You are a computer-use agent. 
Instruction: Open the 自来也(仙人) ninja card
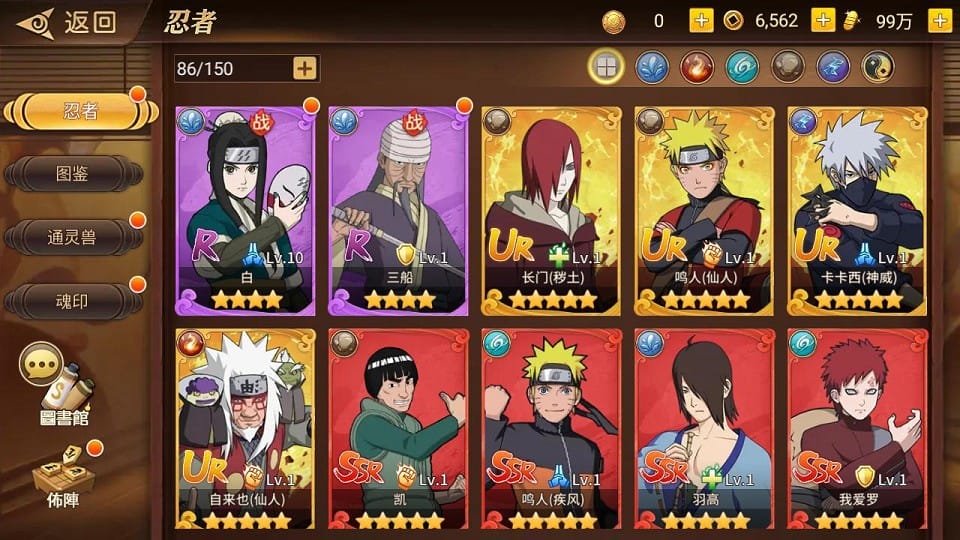245,430
